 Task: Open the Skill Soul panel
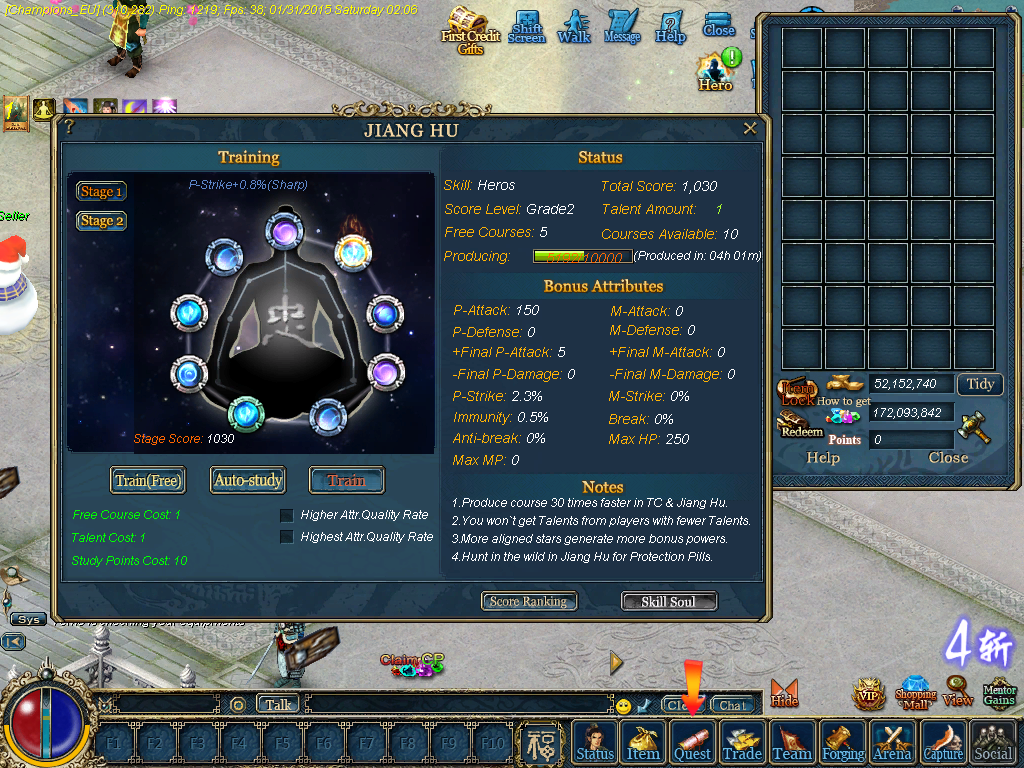tap(669, 601)
